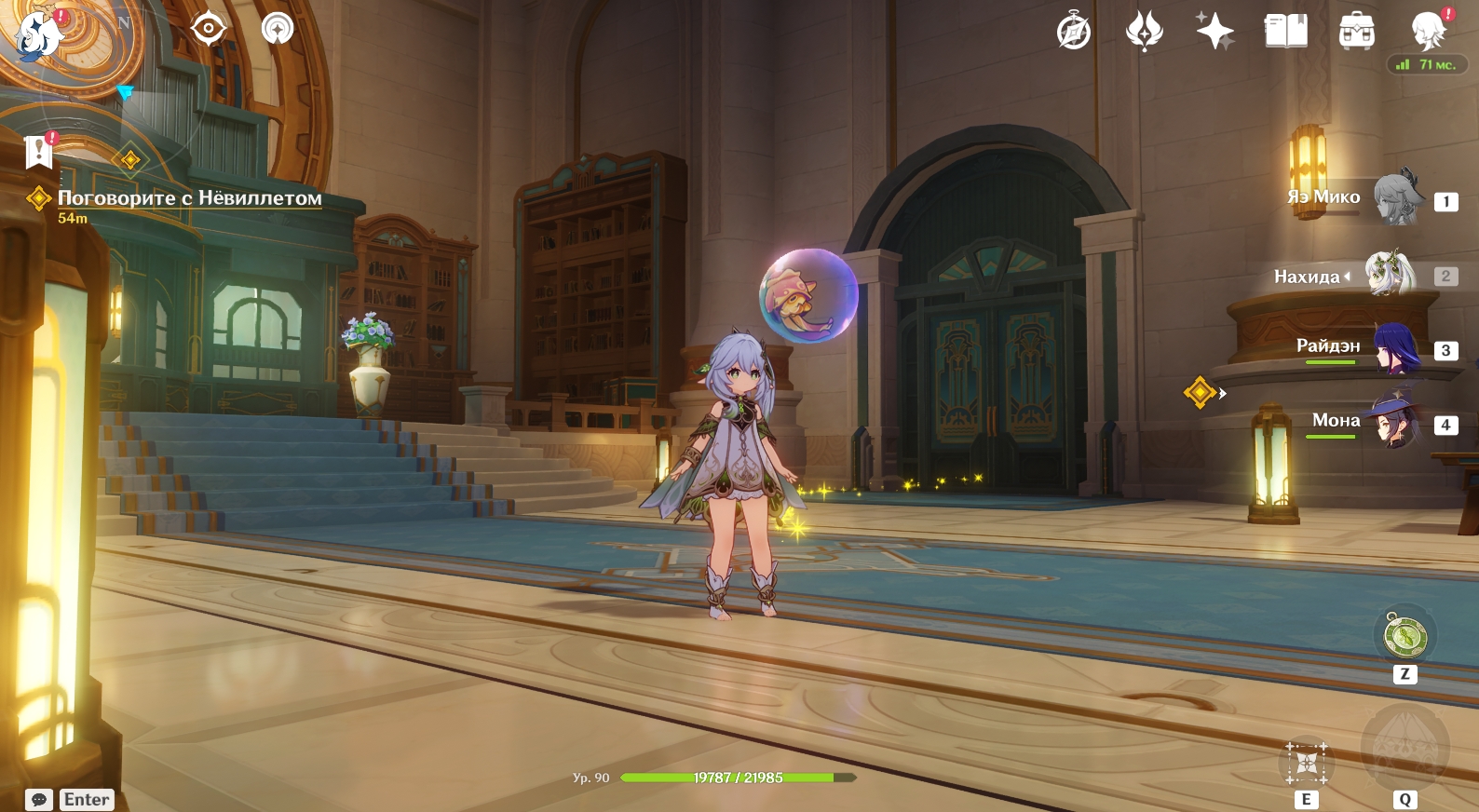Switch to party member Райдэн
The width and height of the screenshot is (1479, 812).
[x=1397, y=350]
